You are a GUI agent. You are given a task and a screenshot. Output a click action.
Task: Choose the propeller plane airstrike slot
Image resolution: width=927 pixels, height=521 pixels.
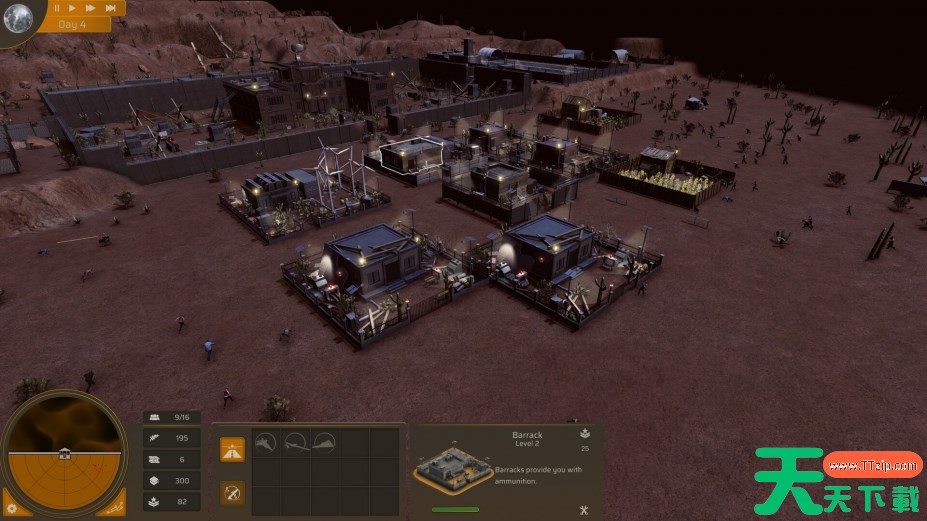(295, 443)
